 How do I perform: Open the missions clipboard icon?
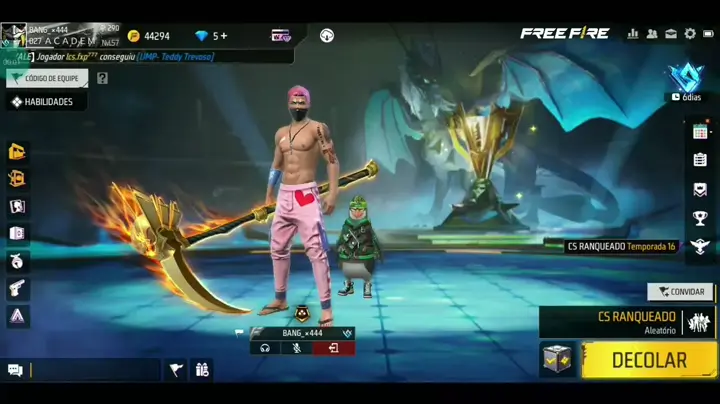click(x=700, y=160)
